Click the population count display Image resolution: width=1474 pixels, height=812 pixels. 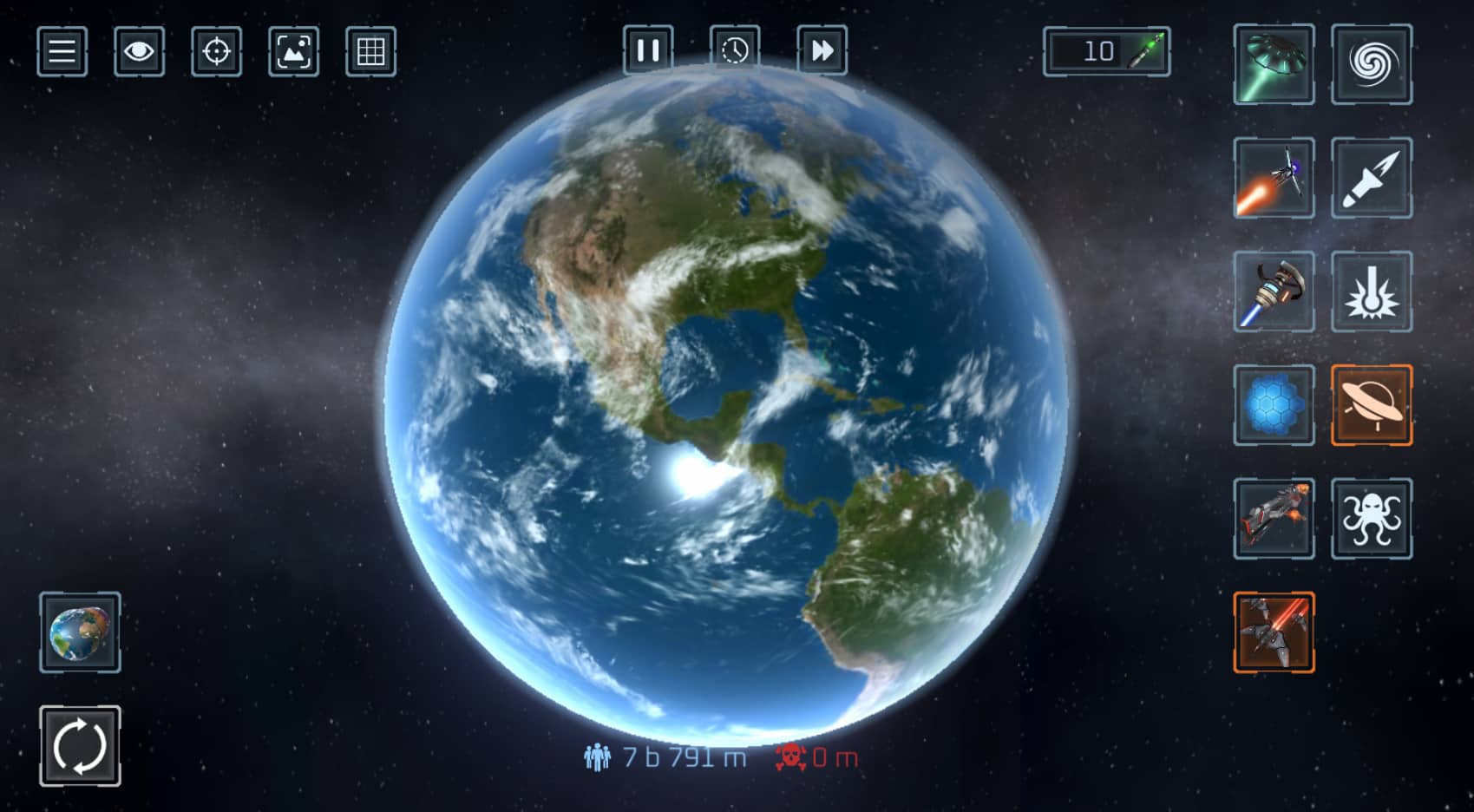pyautogui.click(x=666, y=756)
